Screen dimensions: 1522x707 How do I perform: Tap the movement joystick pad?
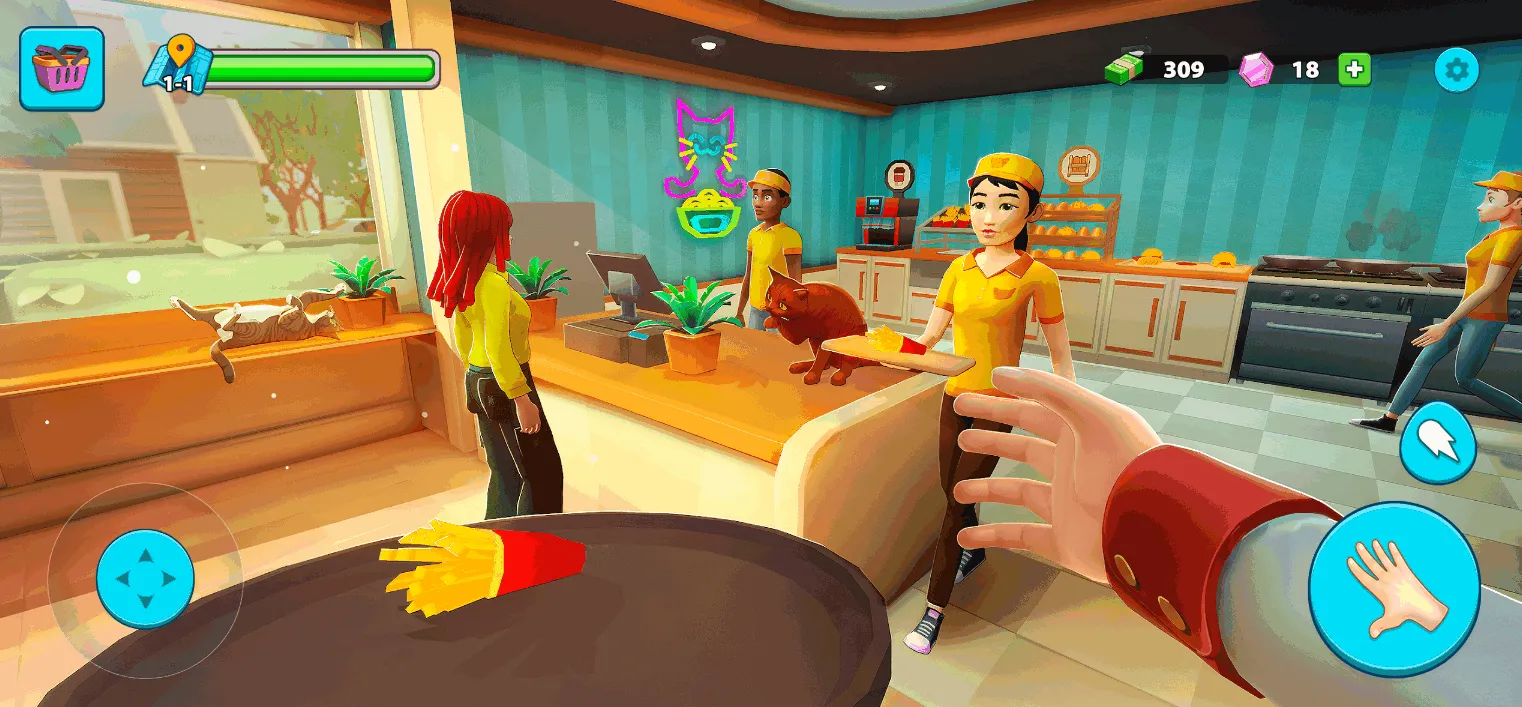coord(145,579)
